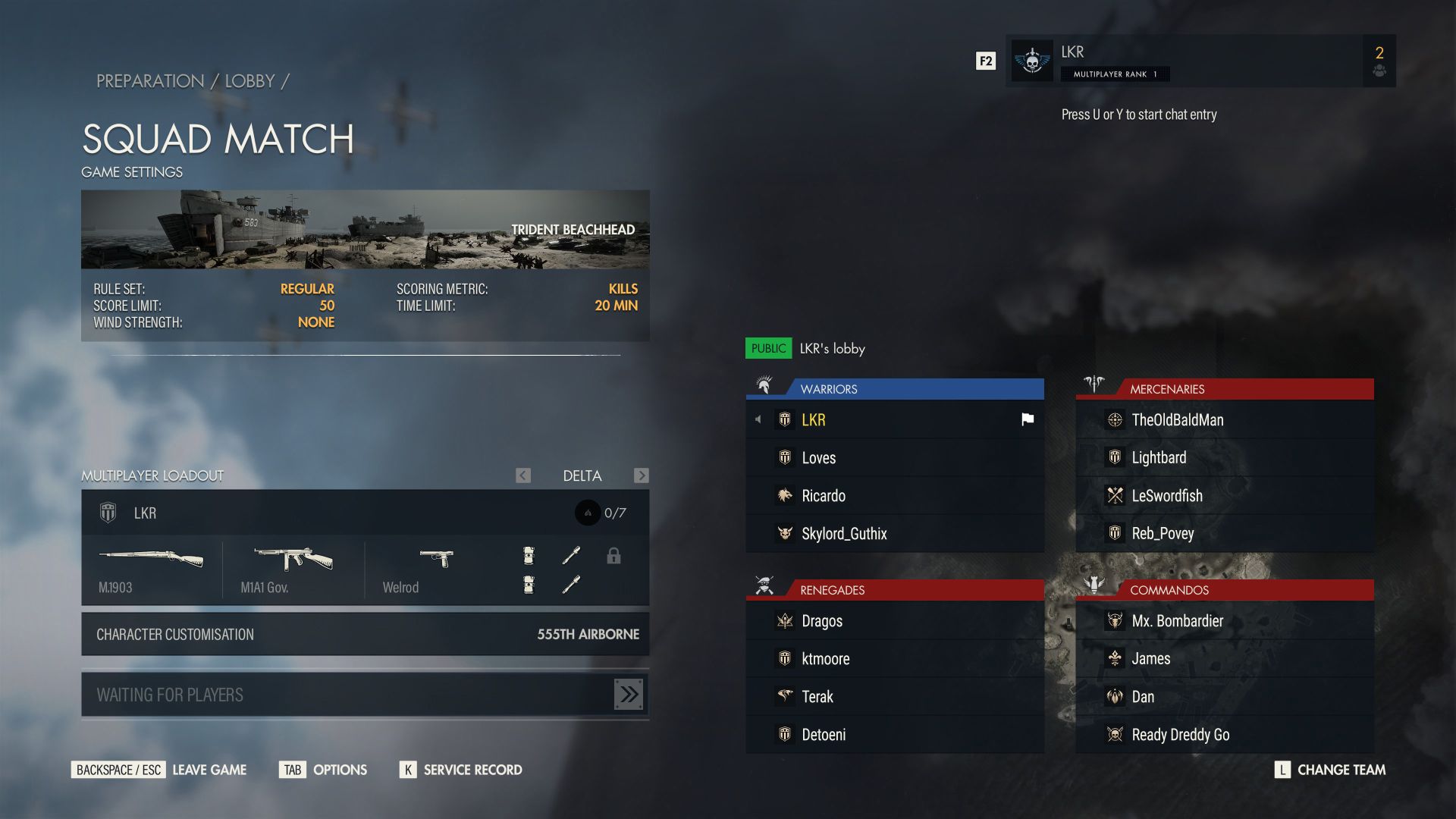Switch to the previous multiplayer loadout
Screen dimensions: 1456x819
tap(523, 475)
